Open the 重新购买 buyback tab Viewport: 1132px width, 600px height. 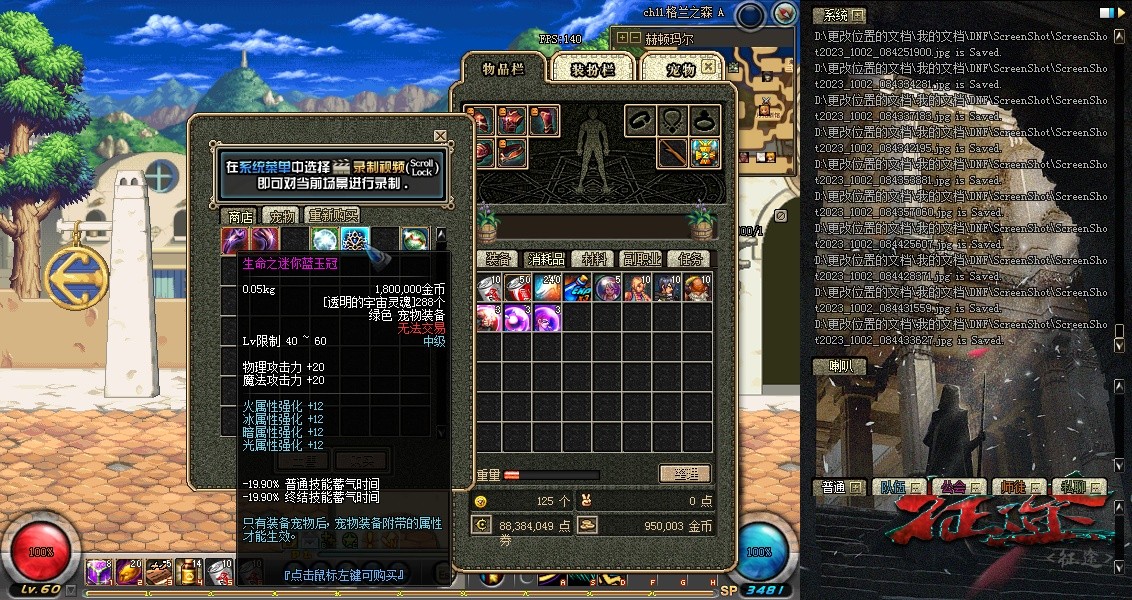(x=332, y=216)
